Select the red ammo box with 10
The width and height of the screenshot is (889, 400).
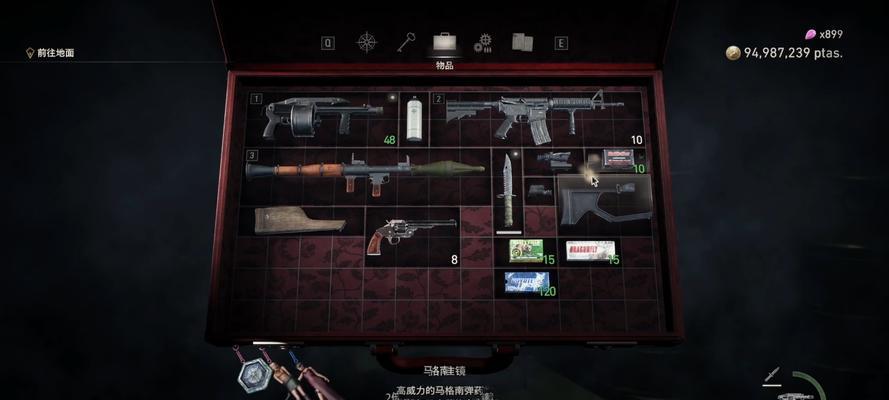618,158
